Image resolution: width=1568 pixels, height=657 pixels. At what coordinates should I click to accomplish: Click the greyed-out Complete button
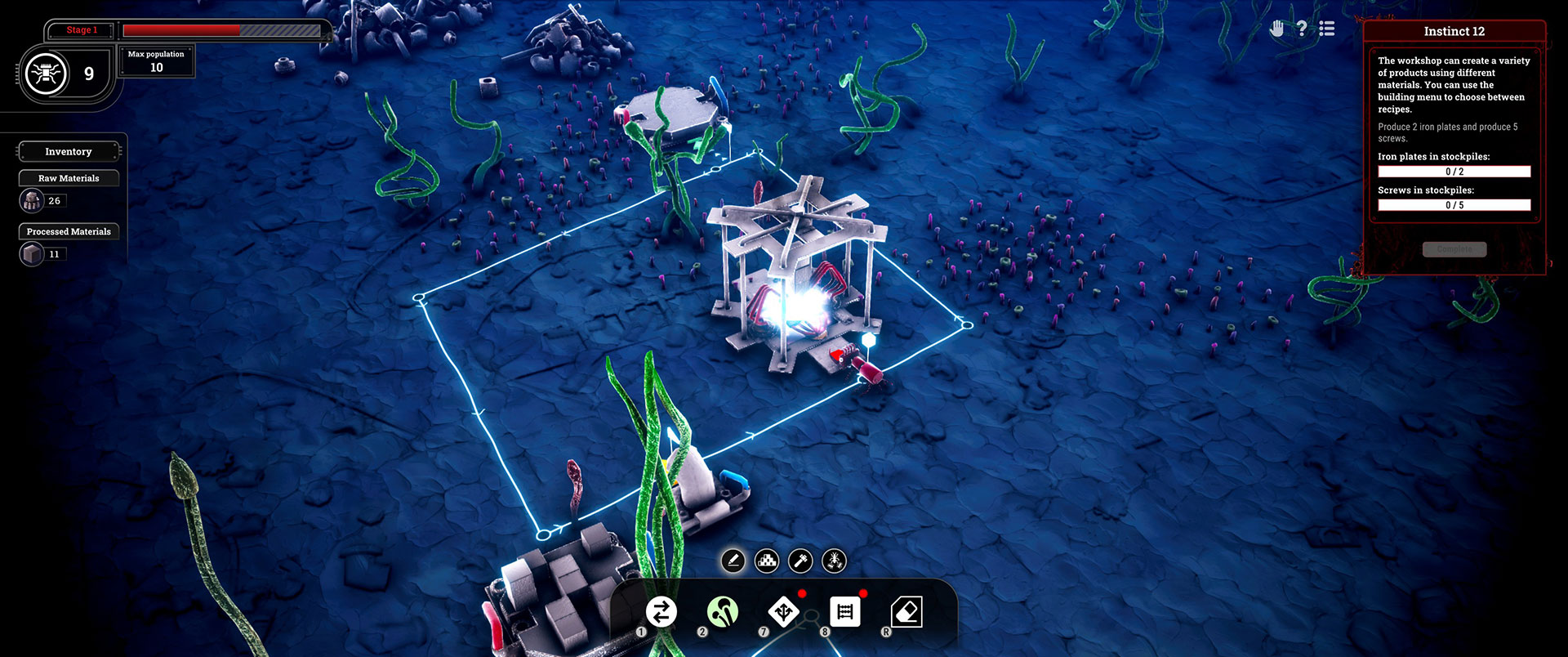coord(1454,249)
